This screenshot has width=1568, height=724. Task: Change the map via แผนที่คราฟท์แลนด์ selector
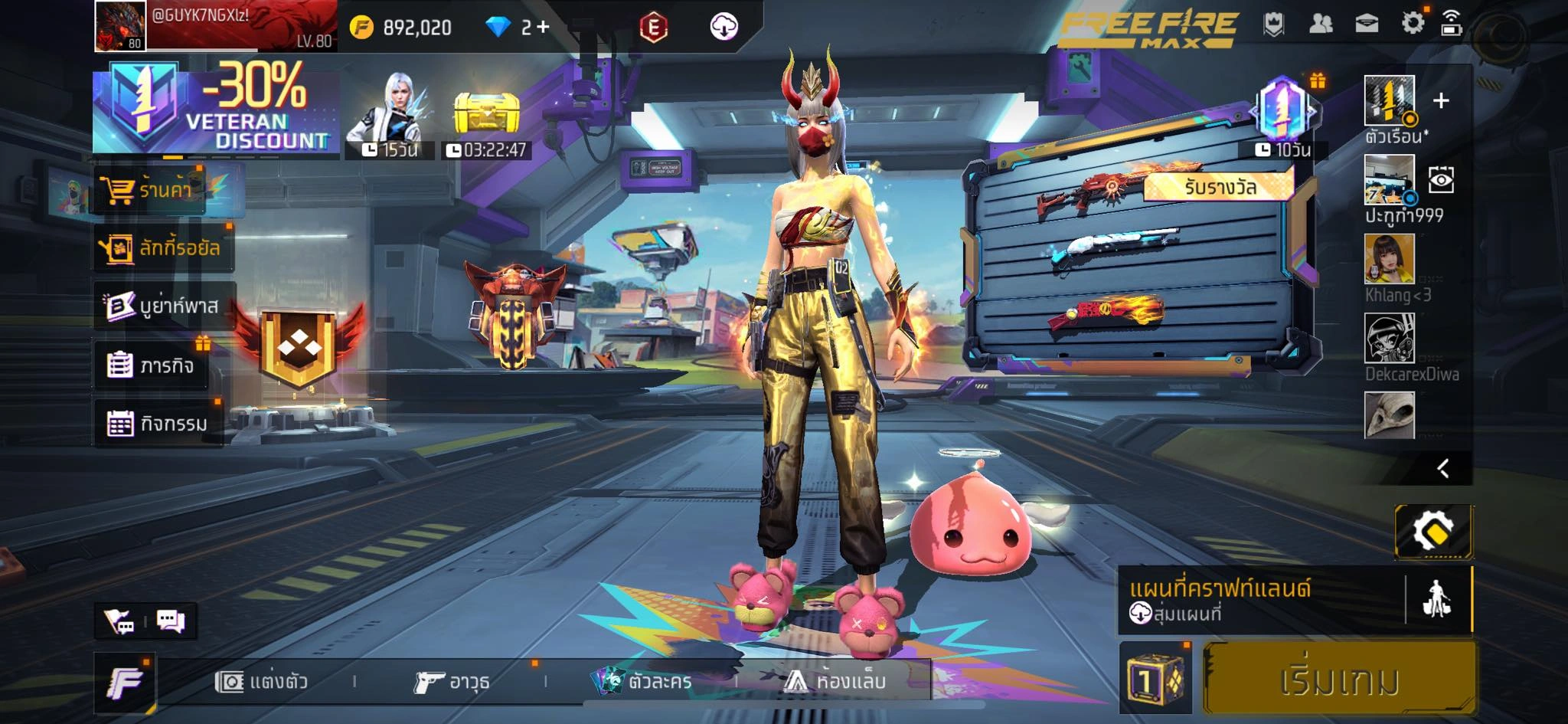point(1260,600)
